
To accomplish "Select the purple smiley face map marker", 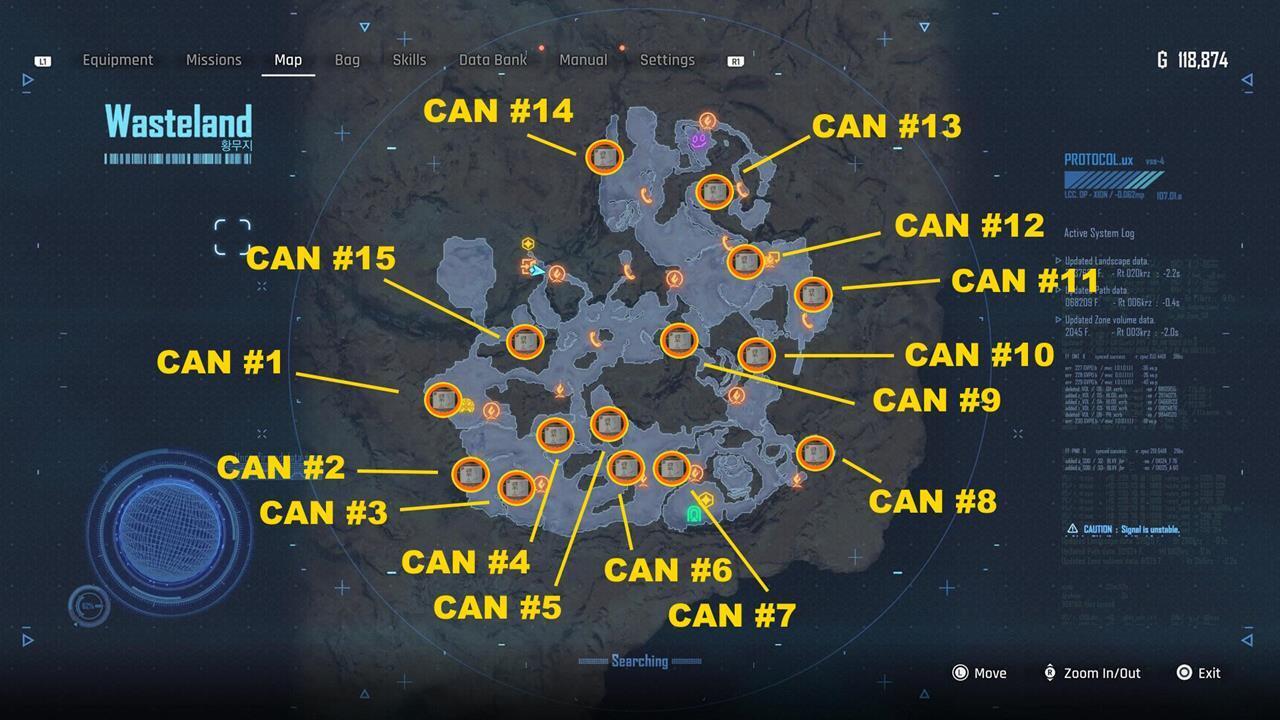I will click(698, 143).
